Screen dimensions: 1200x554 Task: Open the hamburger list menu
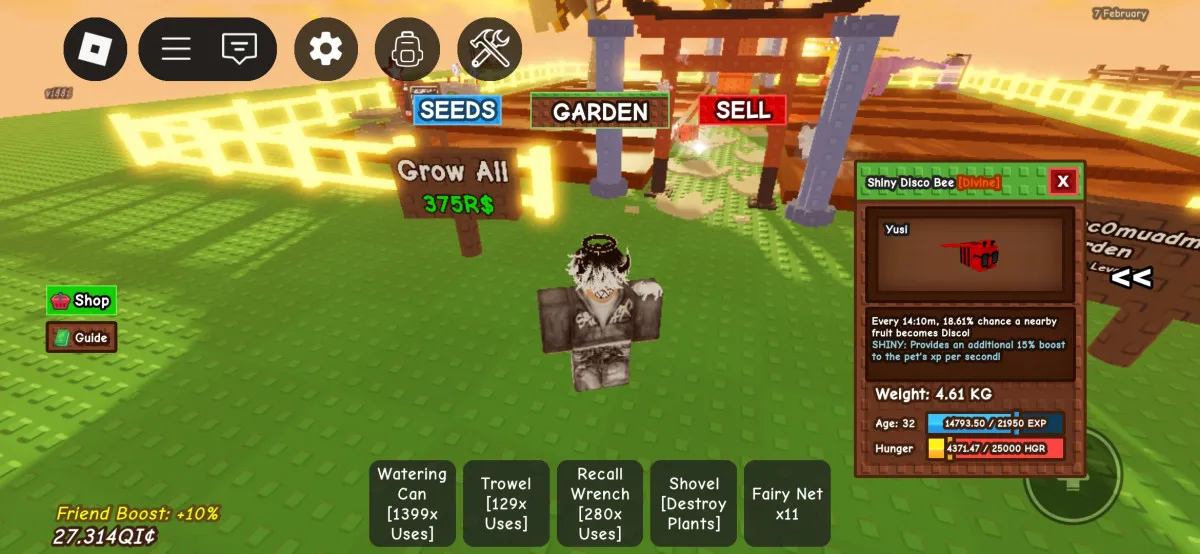176,48
